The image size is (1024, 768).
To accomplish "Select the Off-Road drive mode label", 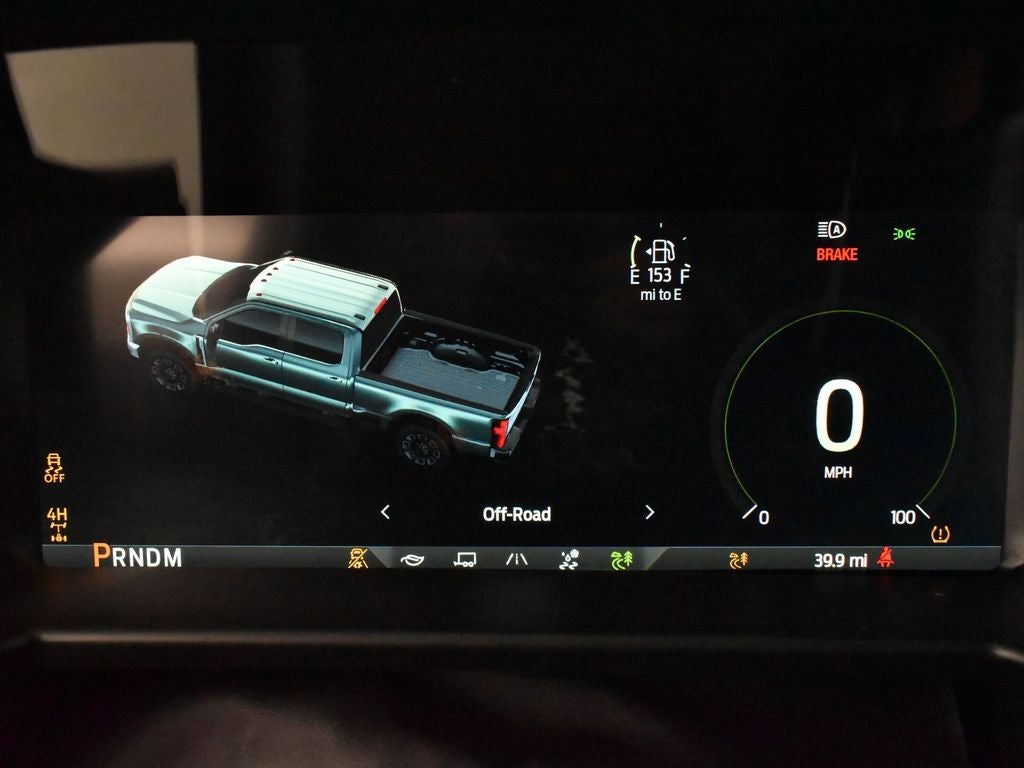I will point(516,514).
